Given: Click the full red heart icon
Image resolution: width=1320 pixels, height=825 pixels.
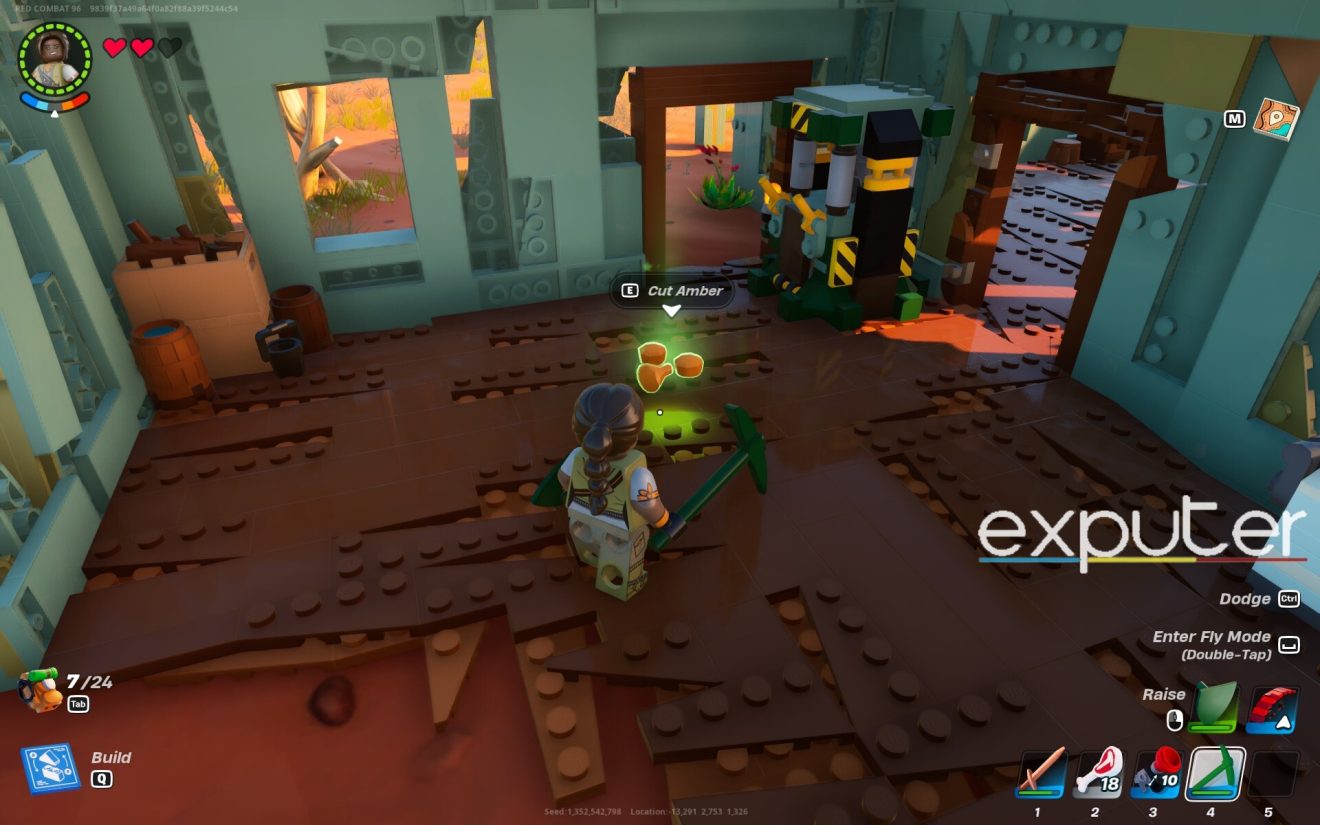Looking at the screenshot, I should (114, 45).
